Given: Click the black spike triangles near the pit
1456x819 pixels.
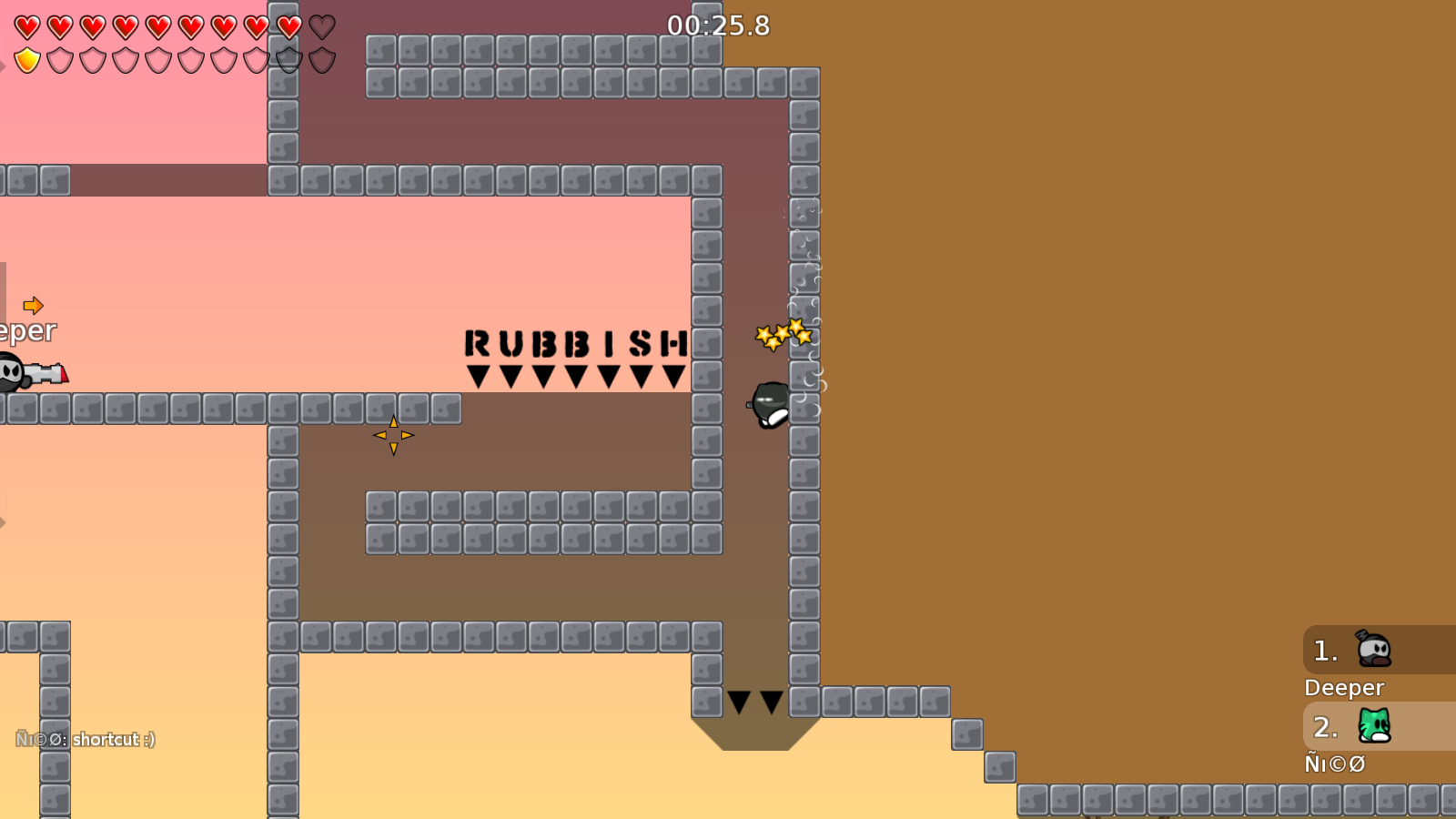Looking at the screenshot, I should pyautogui.click(x=754, y=700).
